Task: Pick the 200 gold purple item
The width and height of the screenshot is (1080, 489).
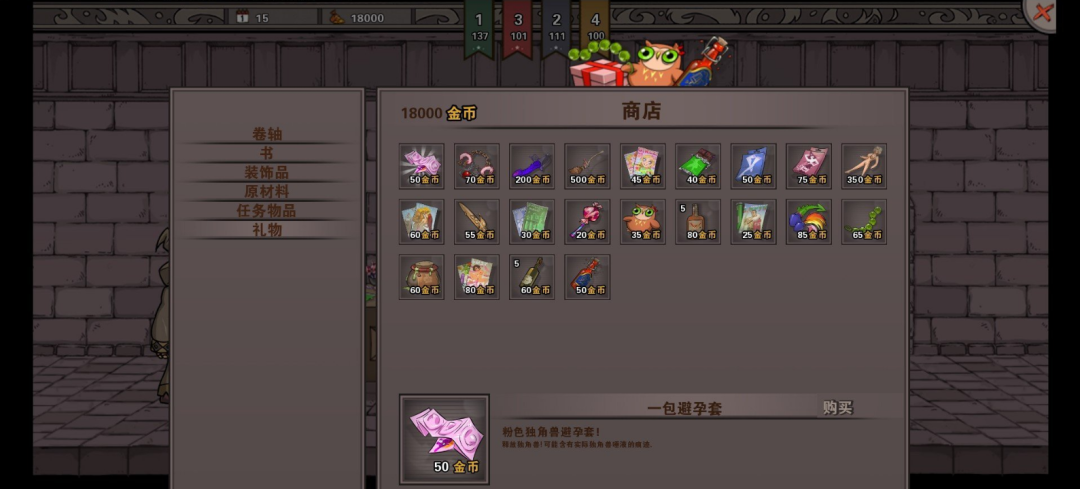Action: click(532, 166)
